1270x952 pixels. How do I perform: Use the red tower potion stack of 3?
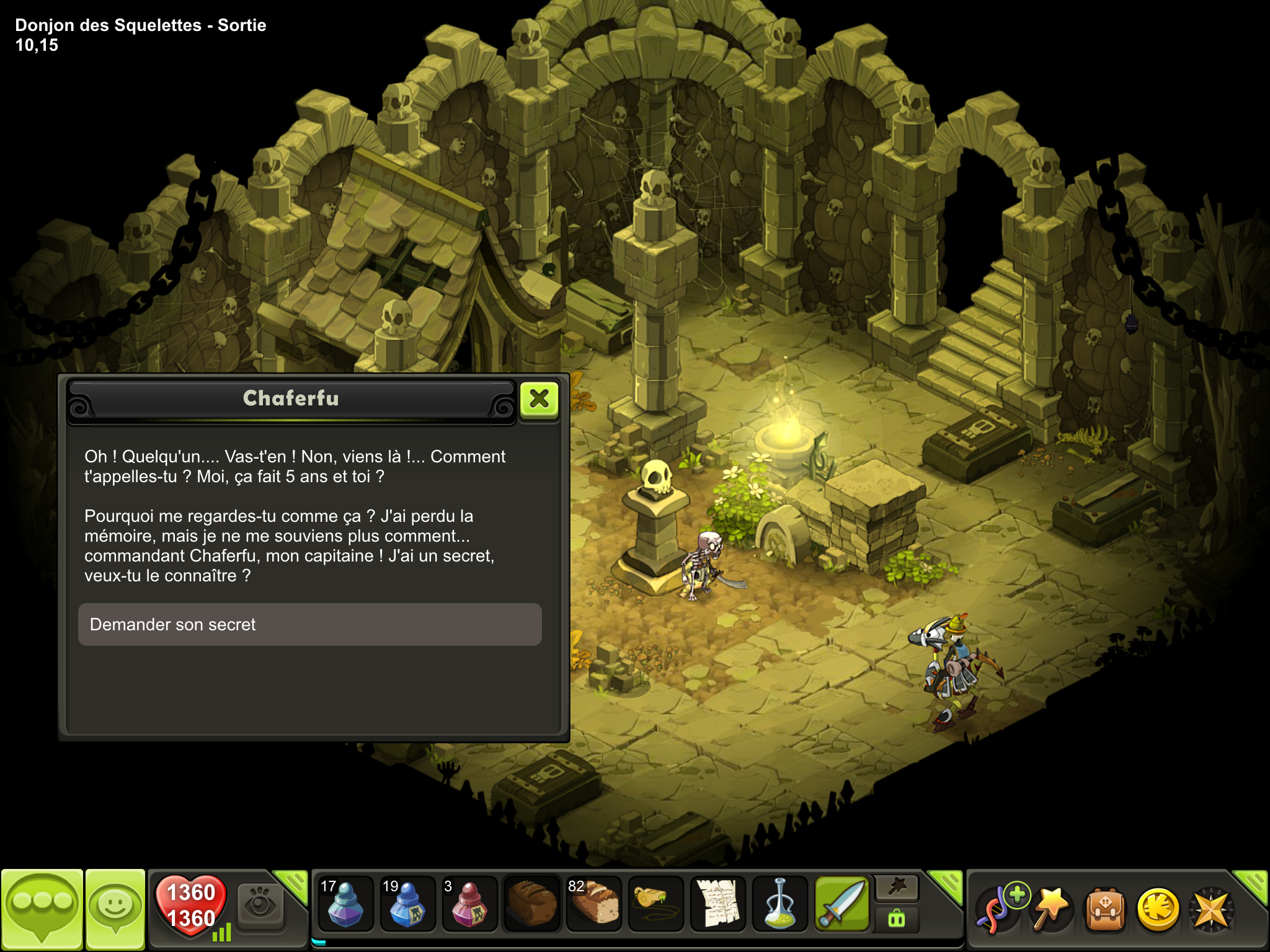coord(469,904)
